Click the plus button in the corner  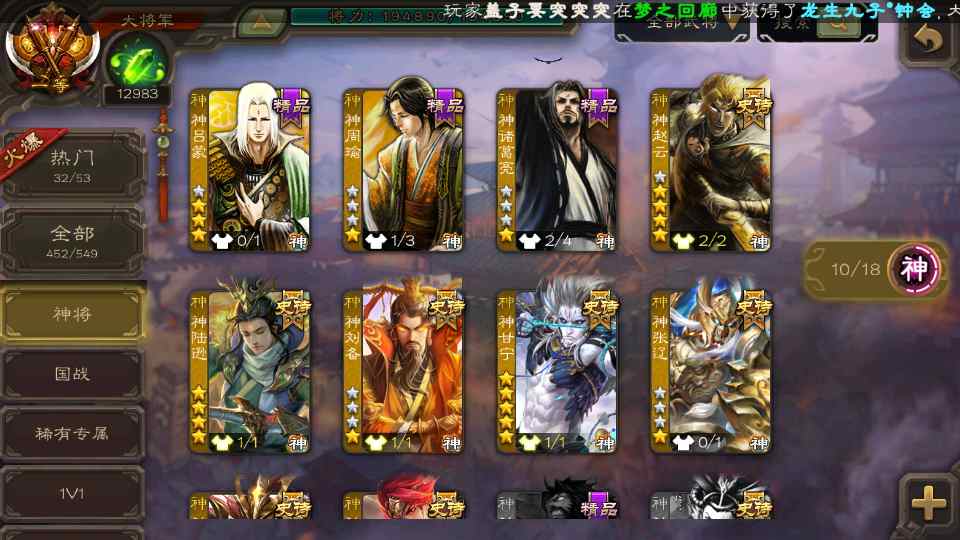click(x=928, y=502)
